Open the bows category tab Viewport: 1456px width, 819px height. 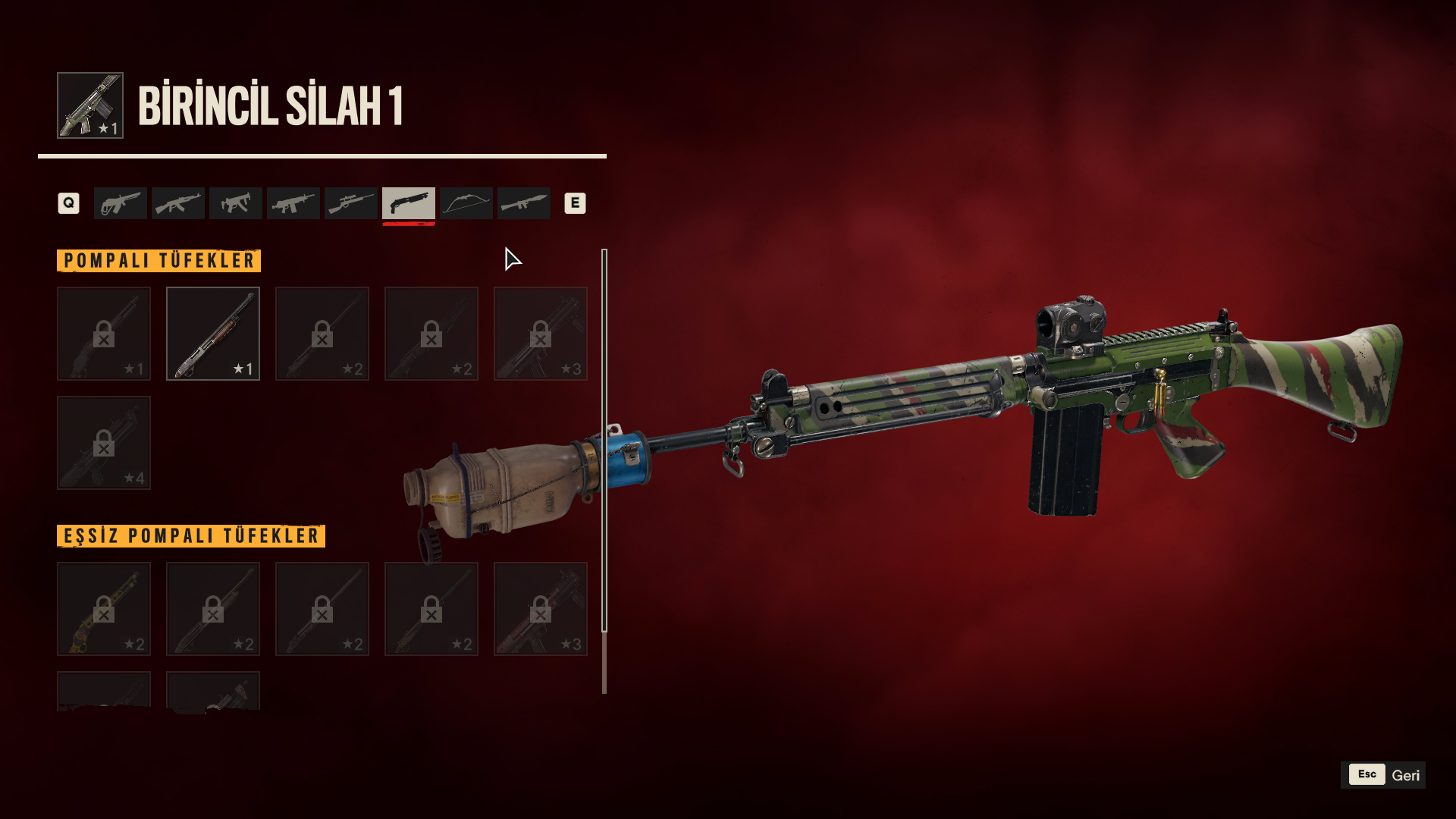pyautogui.click(x=466, y=203)
